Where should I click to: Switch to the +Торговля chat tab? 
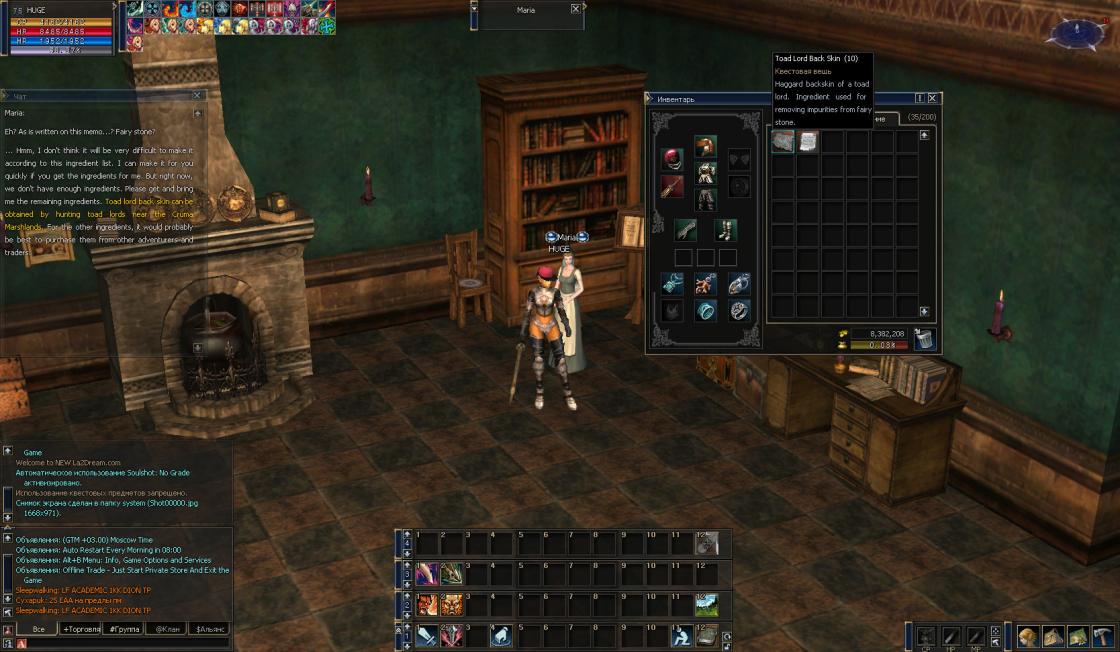[81, 629]
